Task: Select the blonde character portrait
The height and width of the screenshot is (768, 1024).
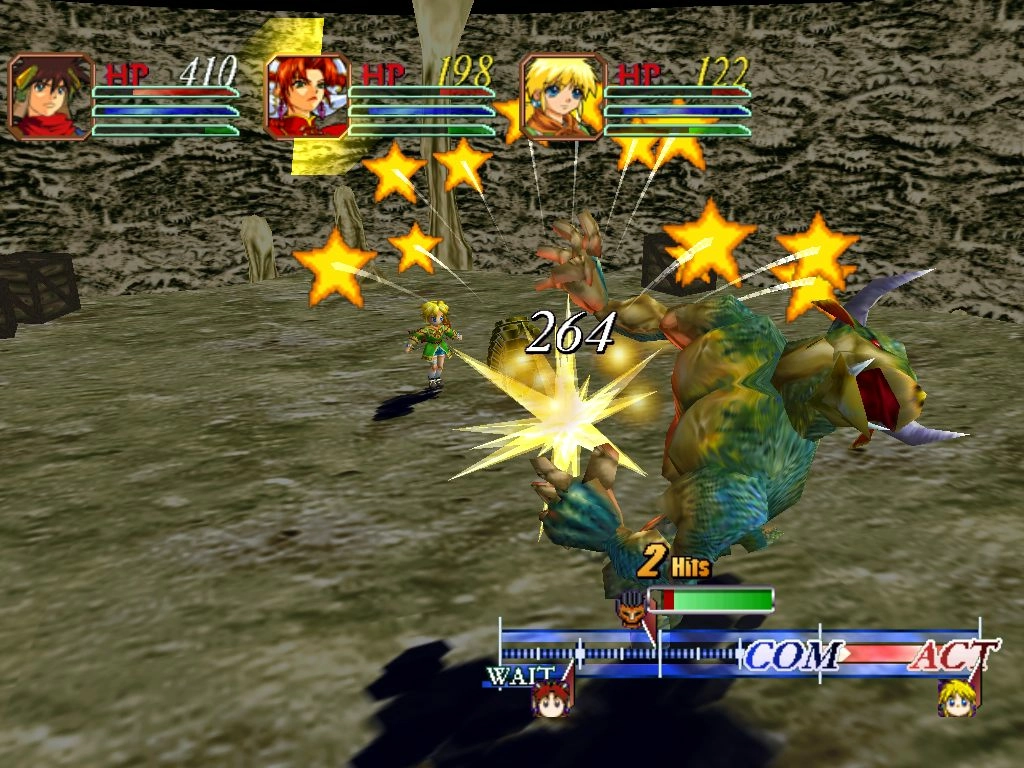Action: 563,96
